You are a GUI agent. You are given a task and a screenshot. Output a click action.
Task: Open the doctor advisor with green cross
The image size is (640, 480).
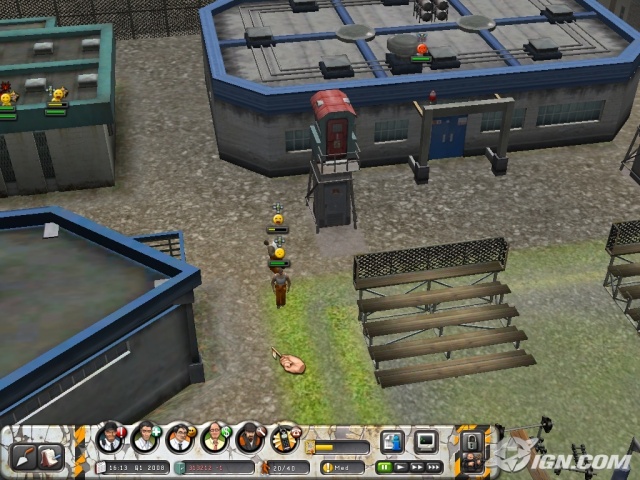[145, 437]
